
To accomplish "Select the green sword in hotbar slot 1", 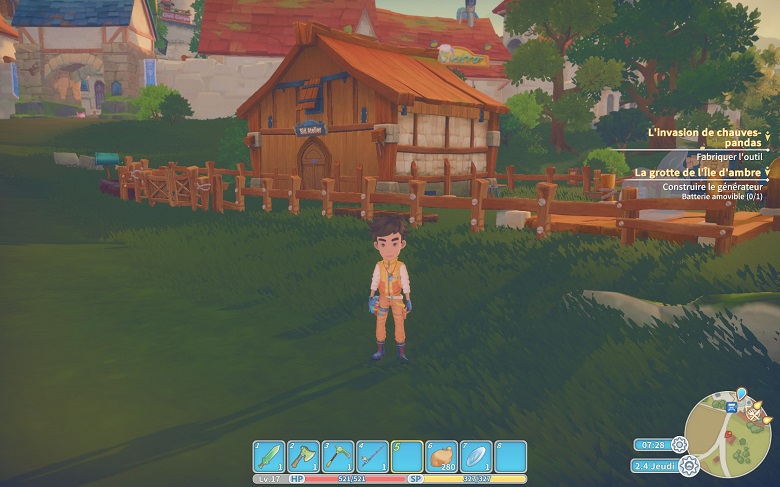I will (269, 456).
